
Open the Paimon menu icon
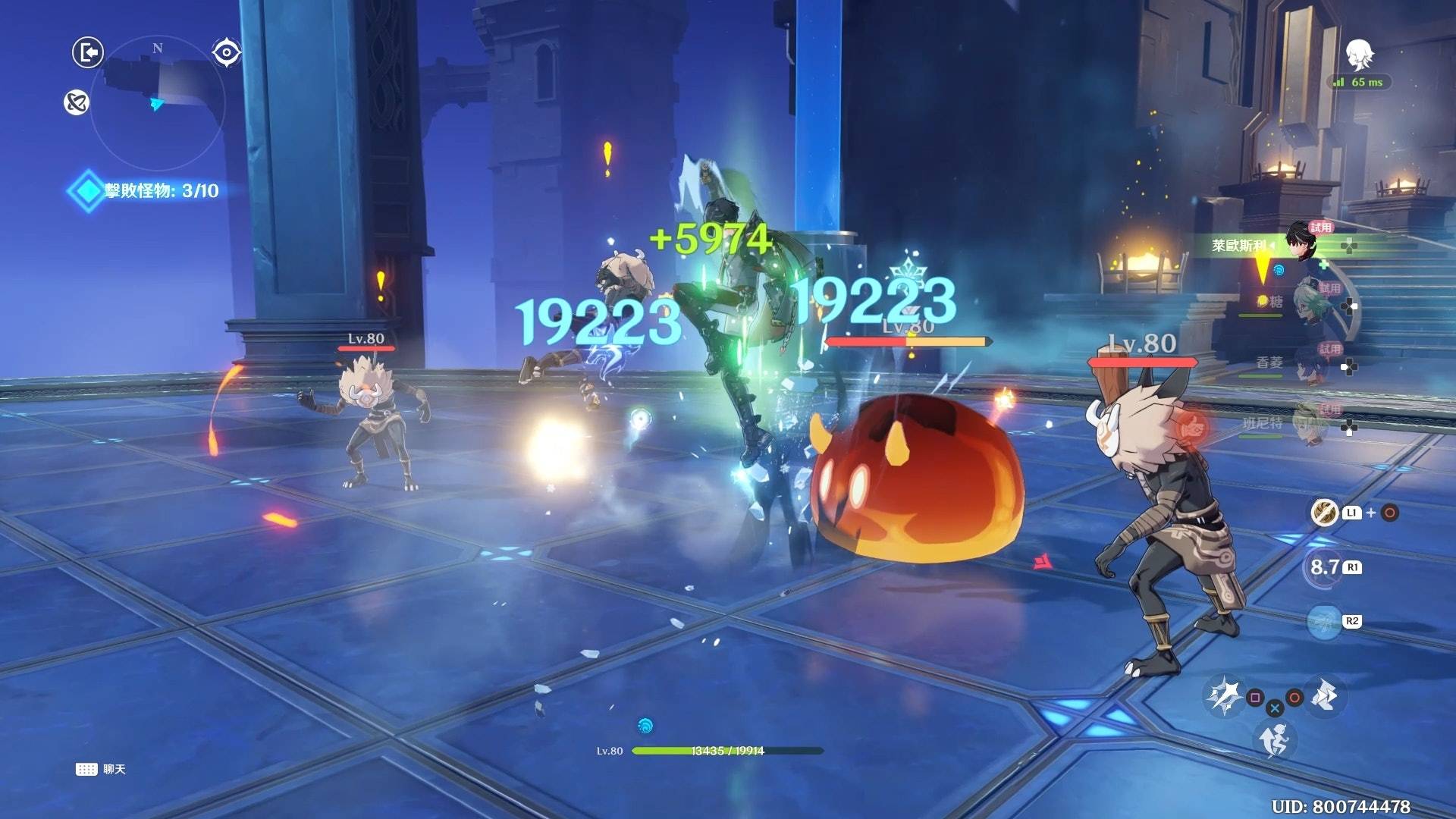(x=1360, y=55)
